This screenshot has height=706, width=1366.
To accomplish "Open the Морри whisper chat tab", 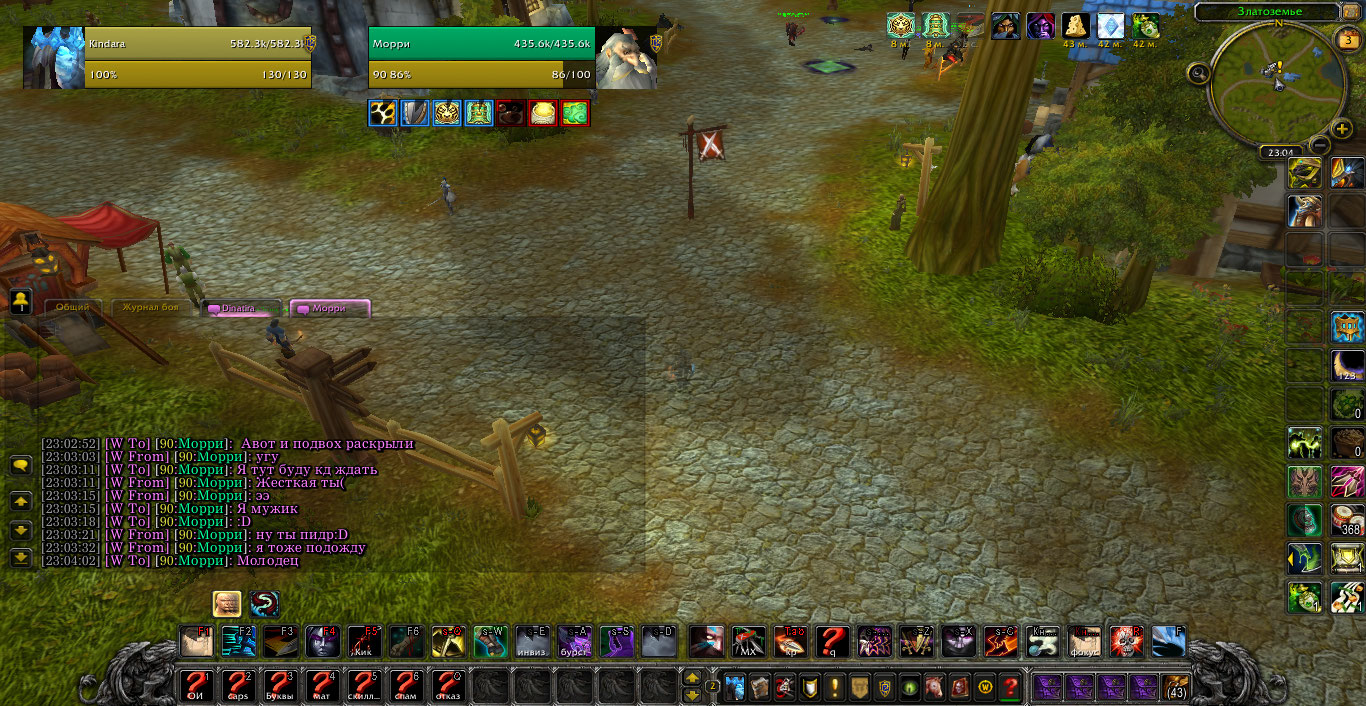I will coord(330,309).
